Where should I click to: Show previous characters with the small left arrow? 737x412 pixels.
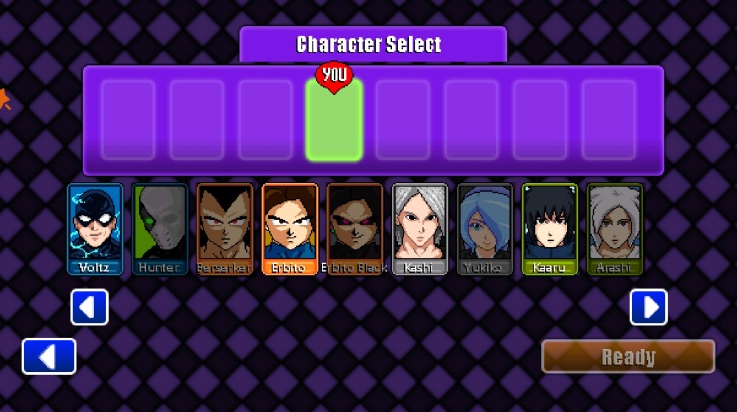89,307
